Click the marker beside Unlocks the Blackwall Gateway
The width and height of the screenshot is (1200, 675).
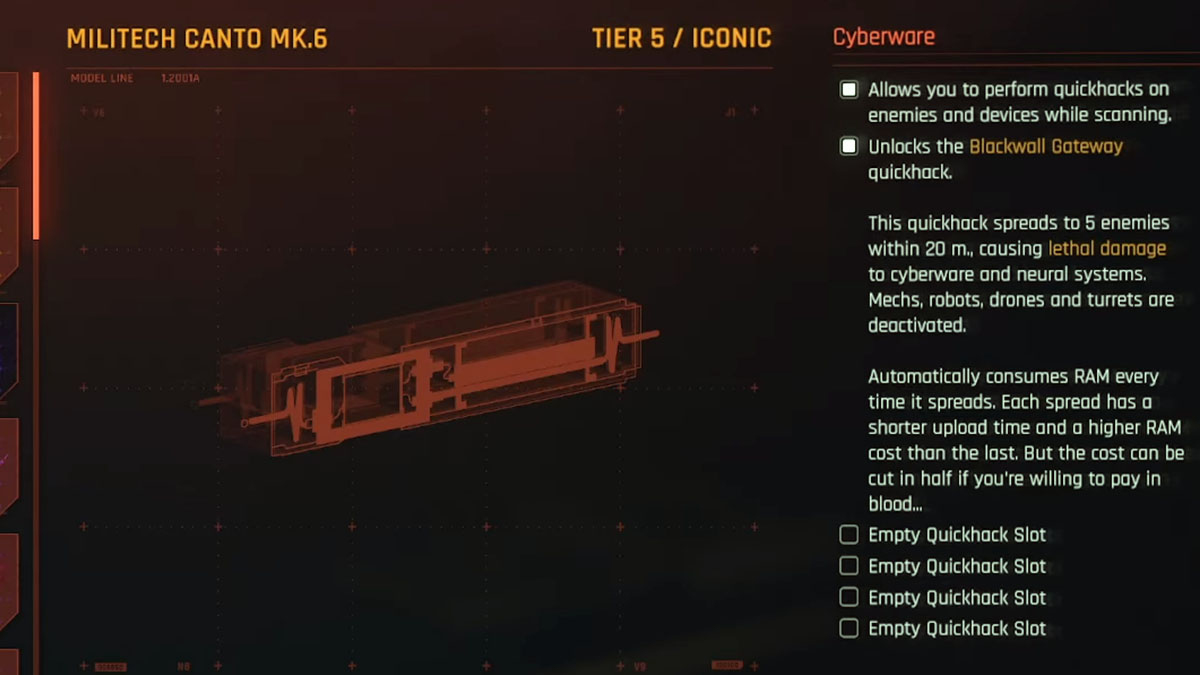849,147
